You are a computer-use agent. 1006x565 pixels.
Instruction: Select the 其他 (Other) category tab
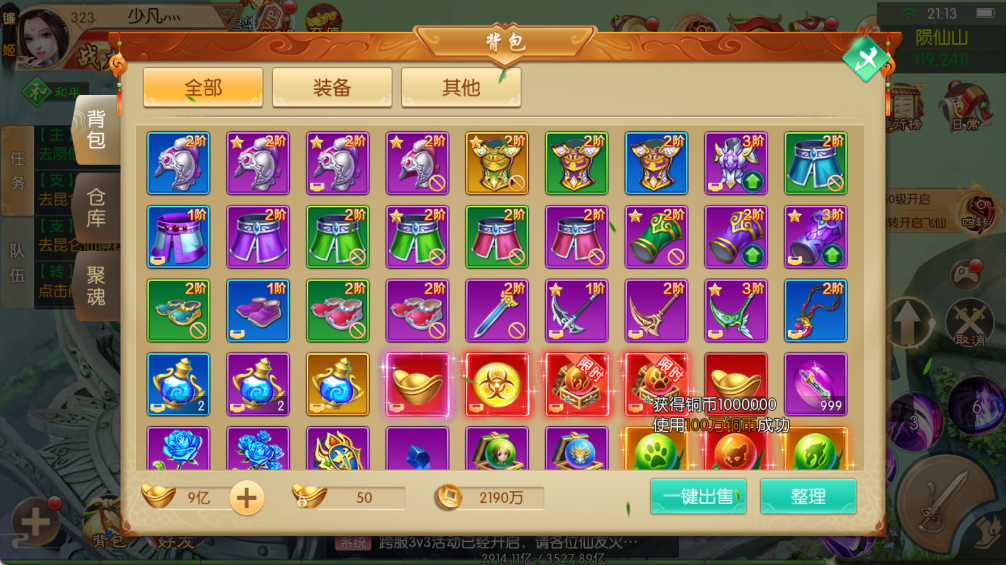tap(461, 88)
